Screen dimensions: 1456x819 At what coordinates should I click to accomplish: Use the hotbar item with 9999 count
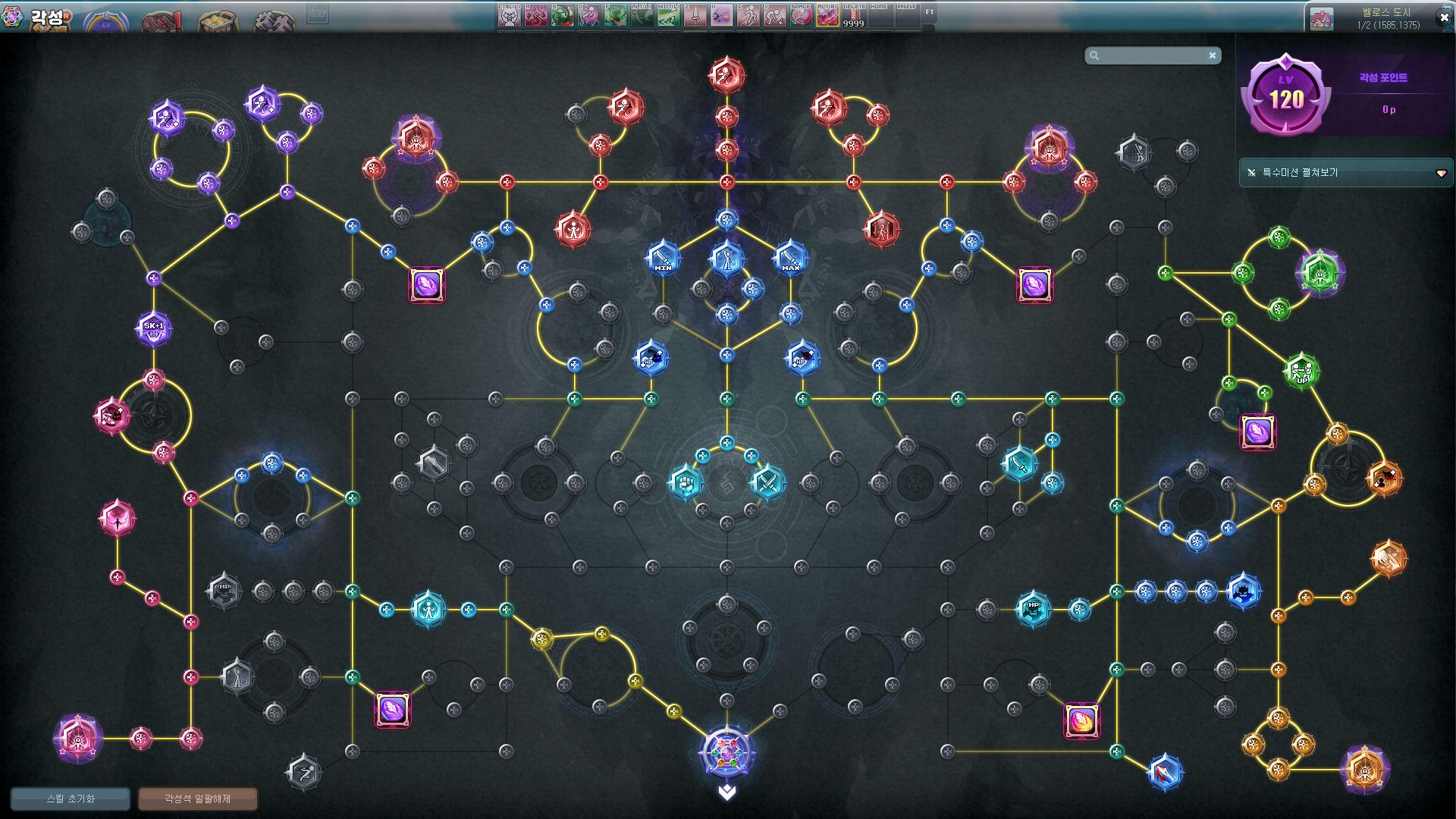[x=854, y=14]
